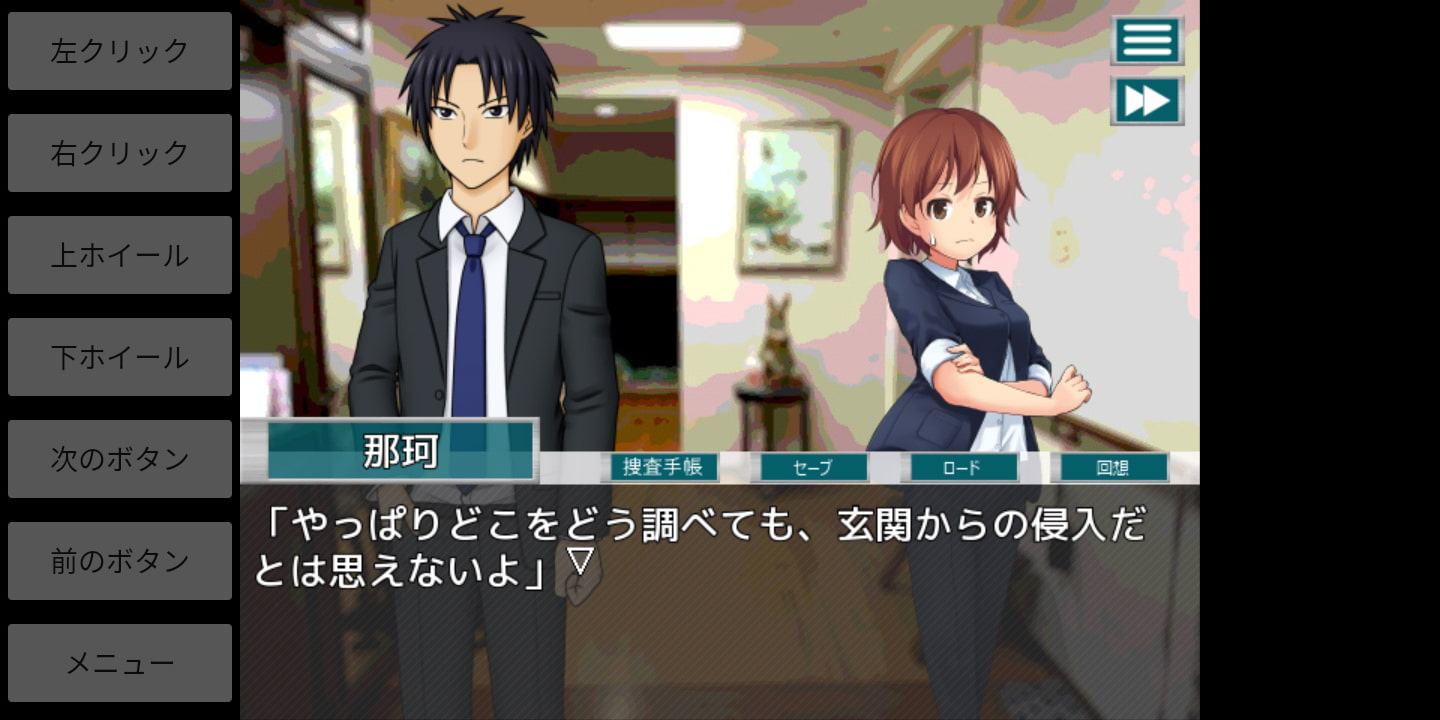Show the 回想 dialogue log
The height and width of the screenshot is (720, 1440).
[1113, 467]
